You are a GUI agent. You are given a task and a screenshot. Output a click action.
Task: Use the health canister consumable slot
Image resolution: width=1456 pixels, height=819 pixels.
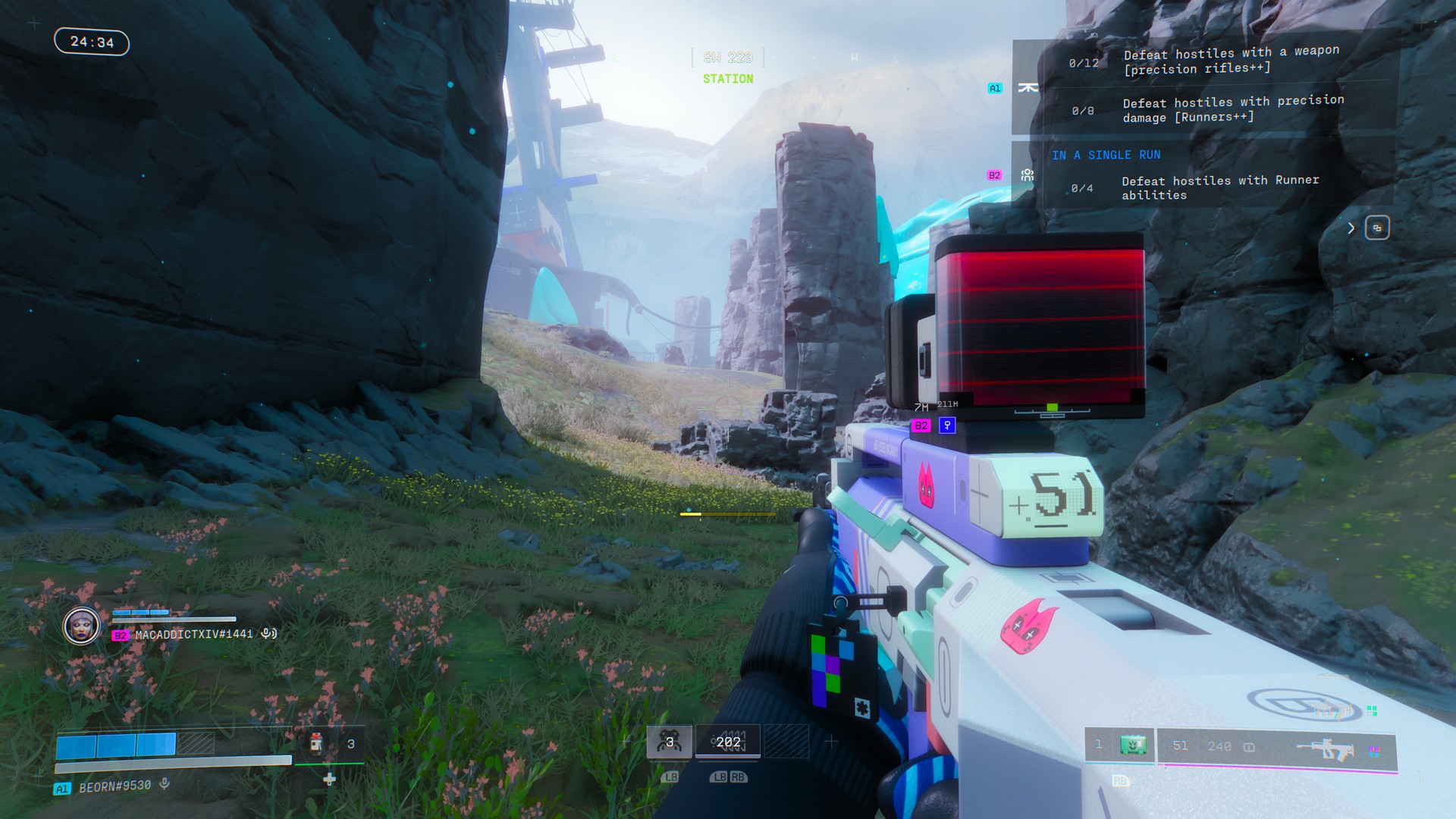[x=317, y=744]
